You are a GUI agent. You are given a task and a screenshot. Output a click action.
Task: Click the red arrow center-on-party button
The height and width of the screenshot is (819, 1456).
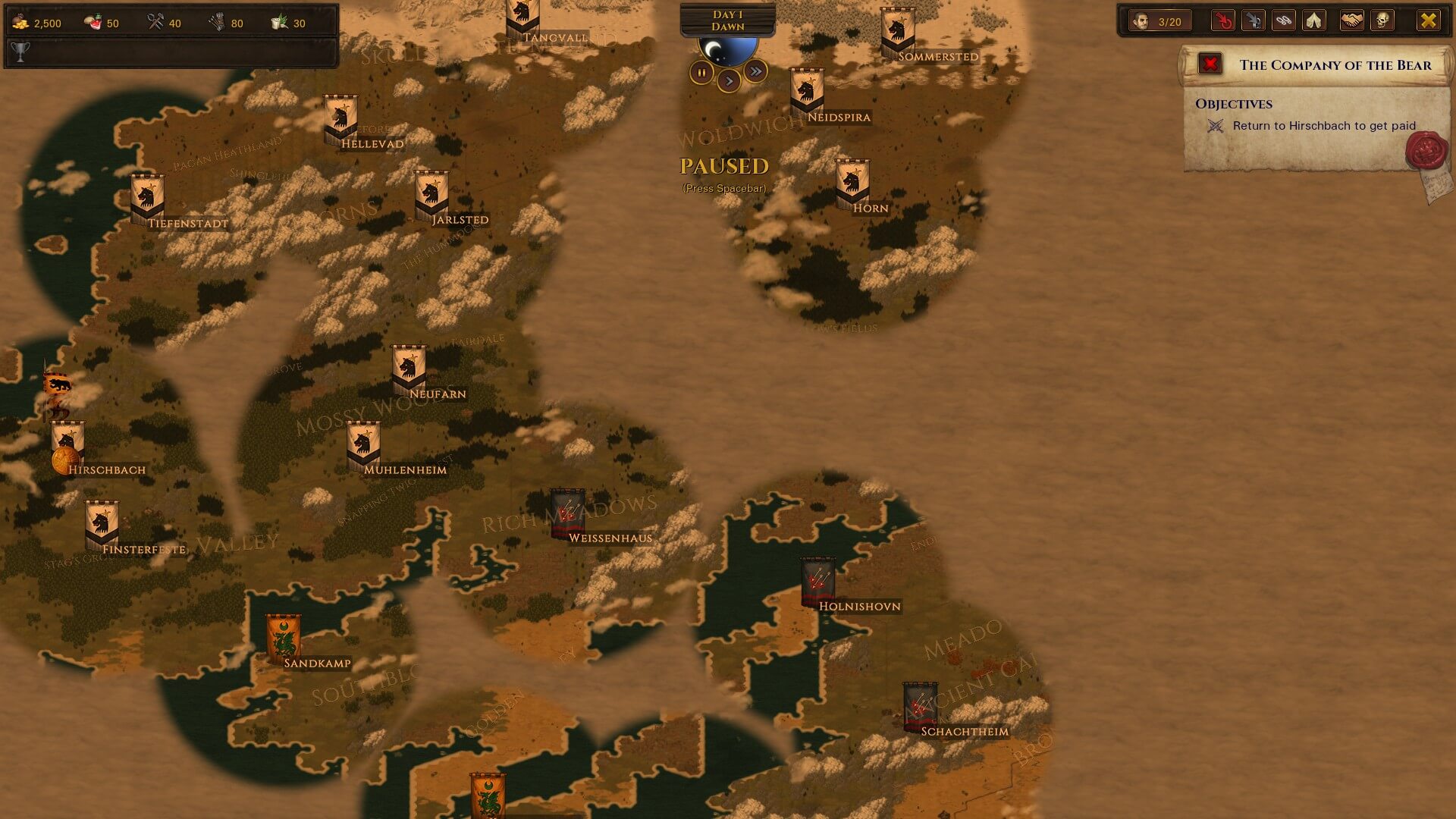point(1222,21)
